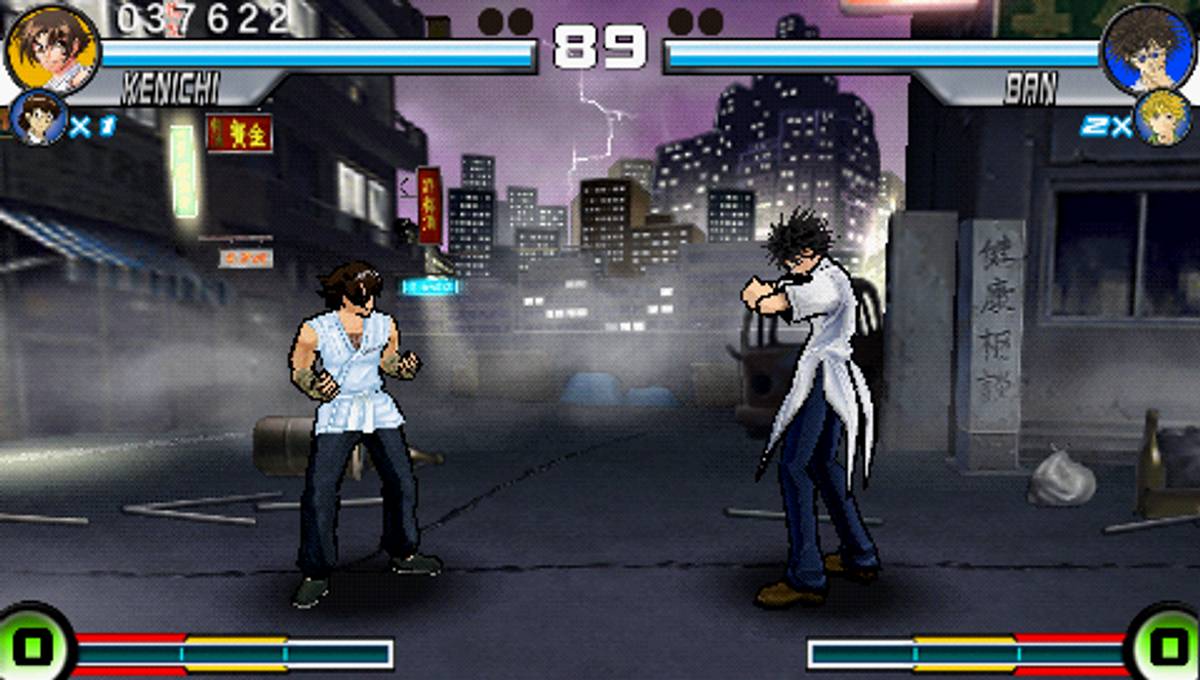Click Kenichi's character portrait
Screen dimensions: 1200x680
[x=52, y=48]
